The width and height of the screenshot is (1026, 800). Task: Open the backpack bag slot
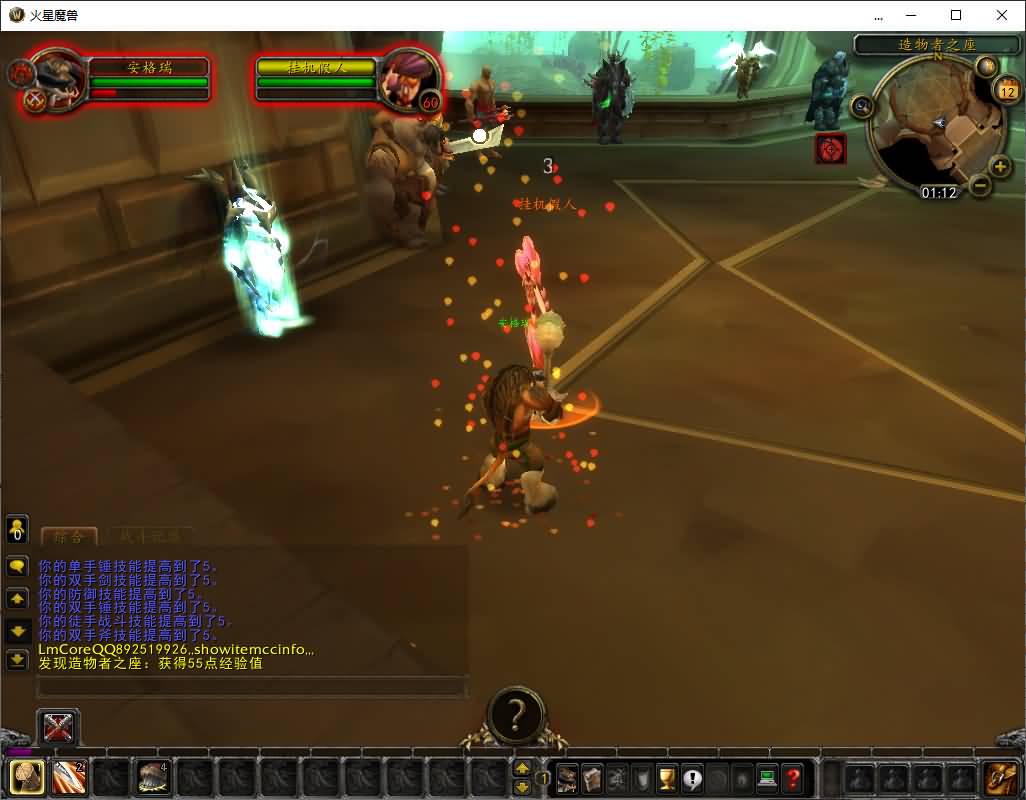click(x=1000, y=777)
